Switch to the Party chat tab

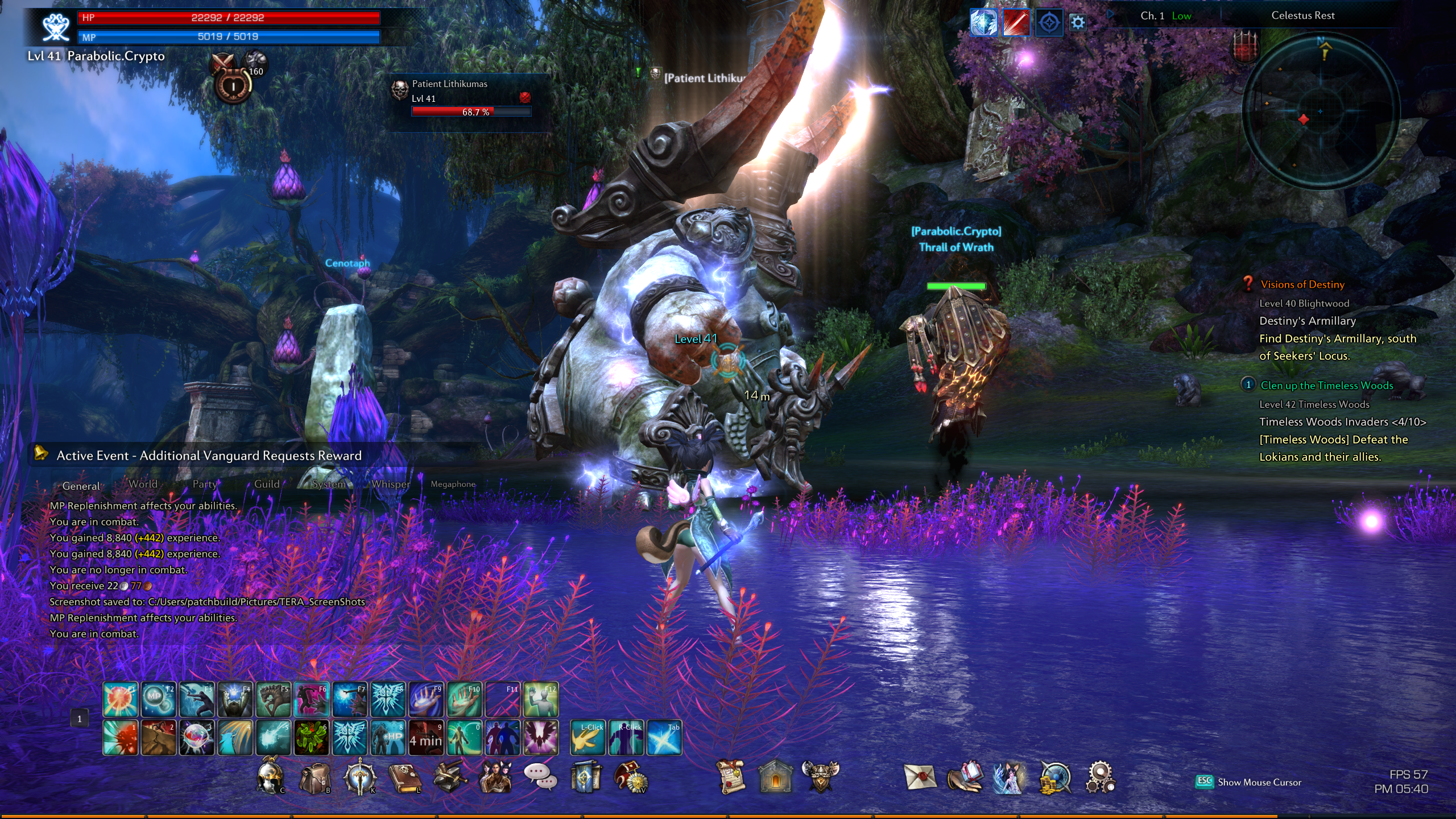204,484
